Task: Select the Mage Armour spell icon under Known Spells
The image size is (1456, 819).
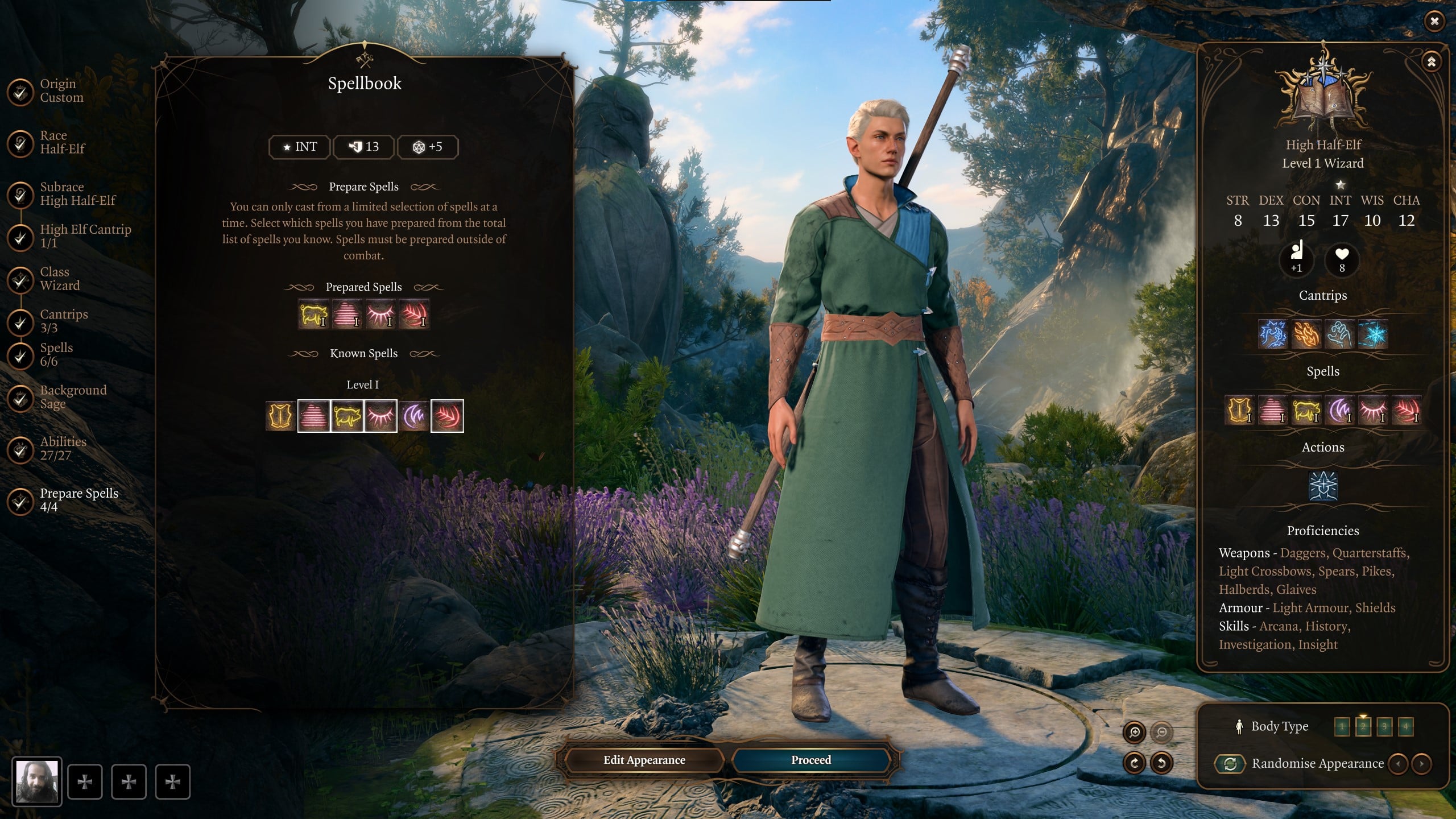Action: click(x=280, y=415)
